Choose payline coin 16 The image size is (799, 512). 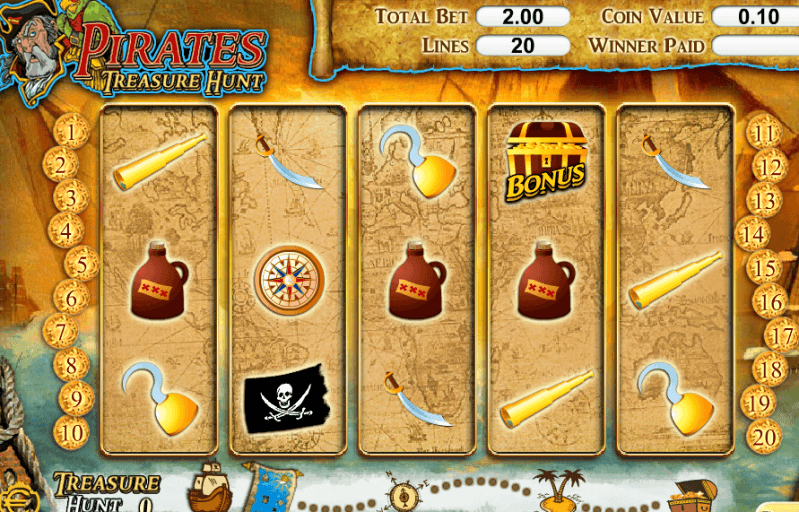[770, 301]
